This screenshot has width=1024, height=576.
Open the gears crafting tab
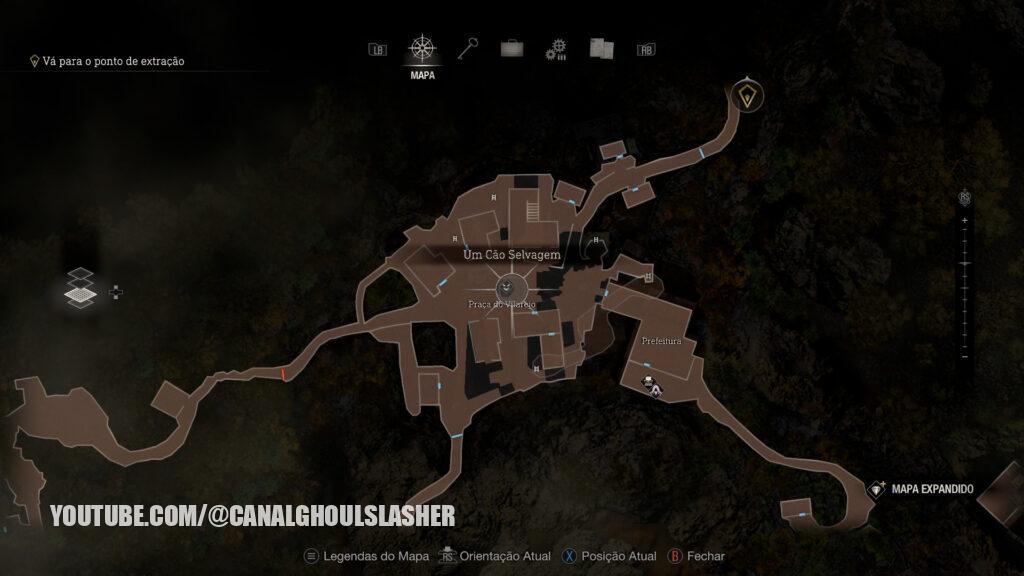point(556,49)
